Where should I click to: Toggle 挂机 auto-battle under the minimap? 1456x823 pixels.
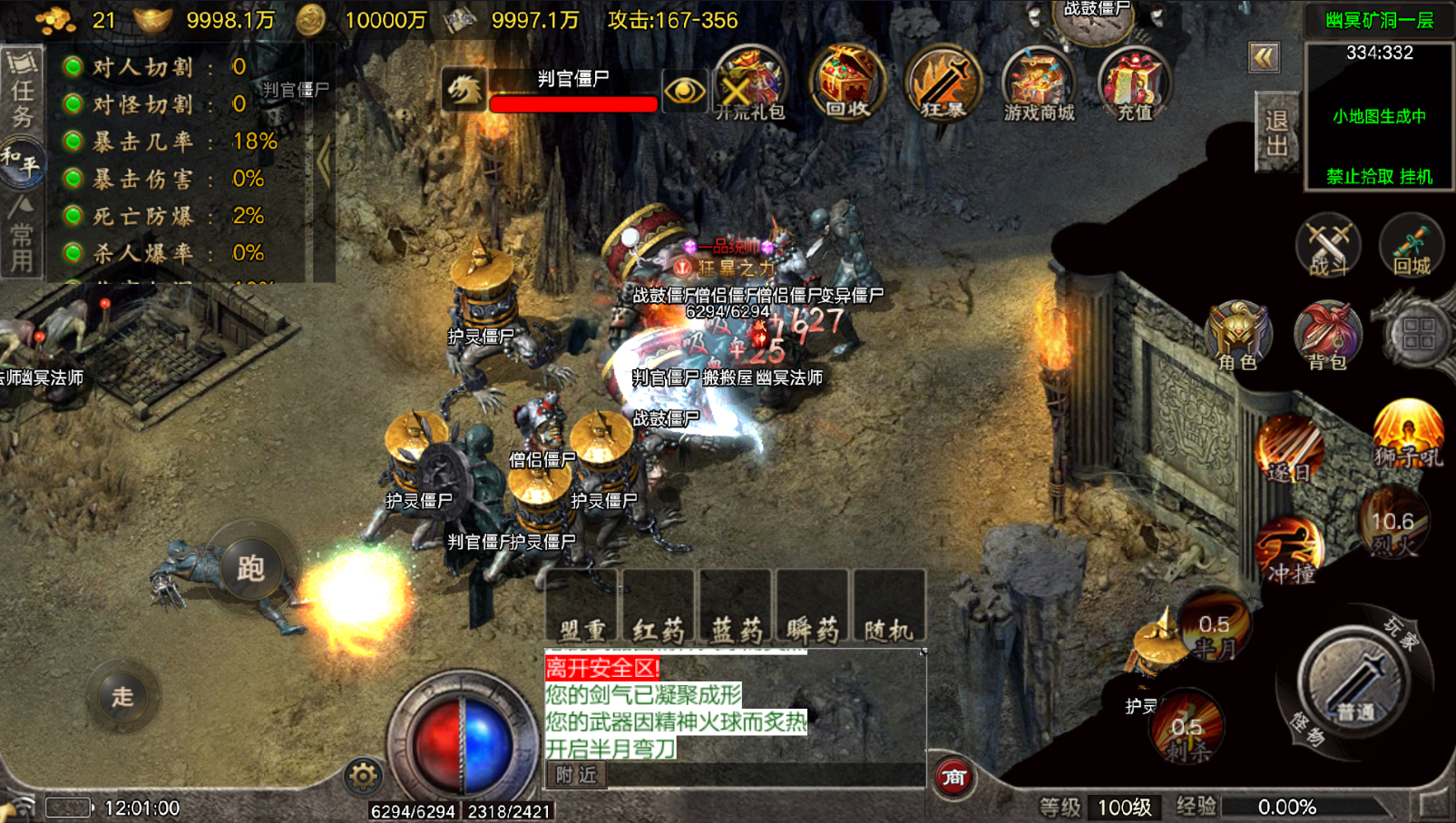(x=1416, y=176)
